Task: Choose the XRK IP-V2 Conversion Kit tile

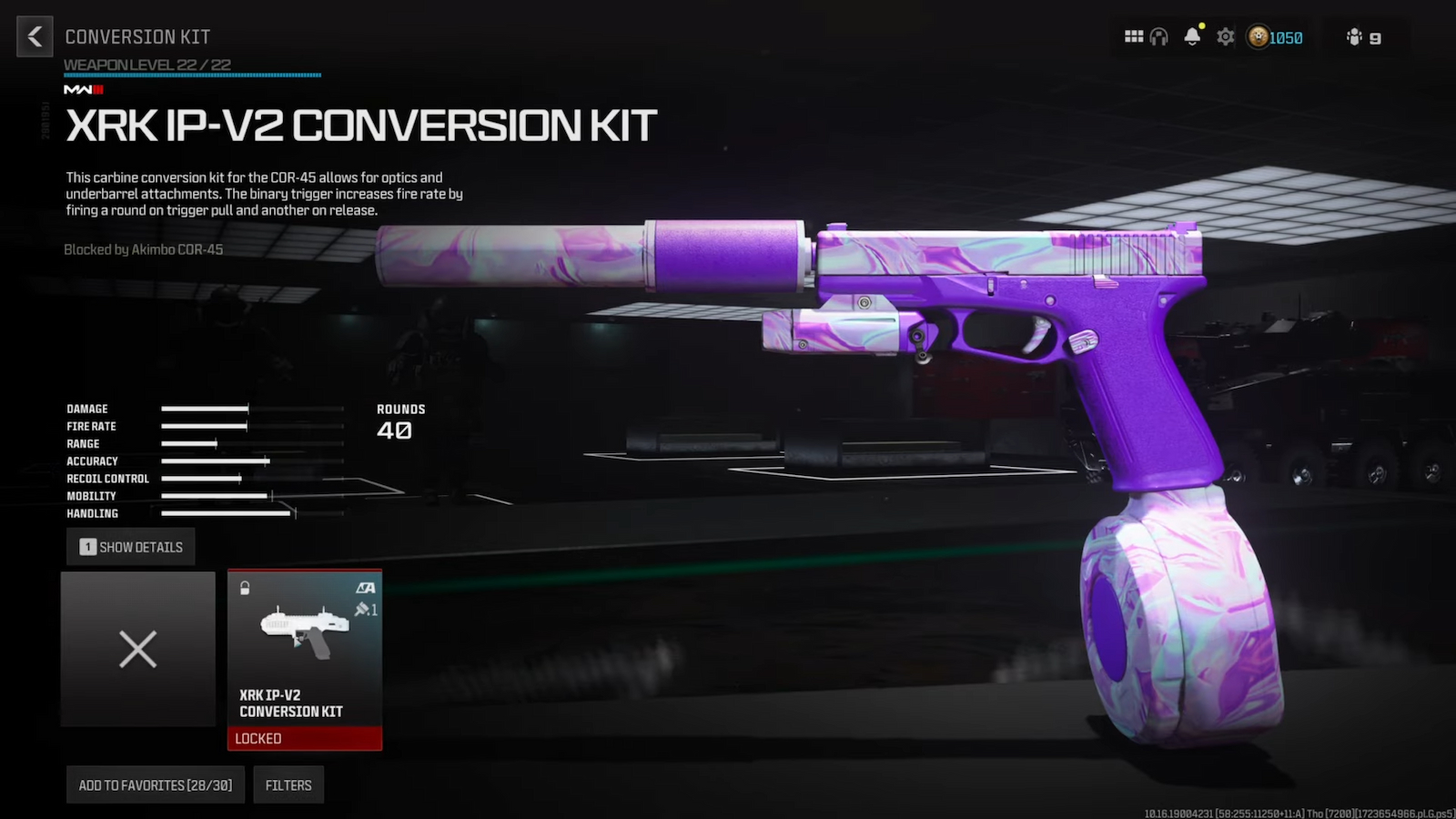Action: 305,659
